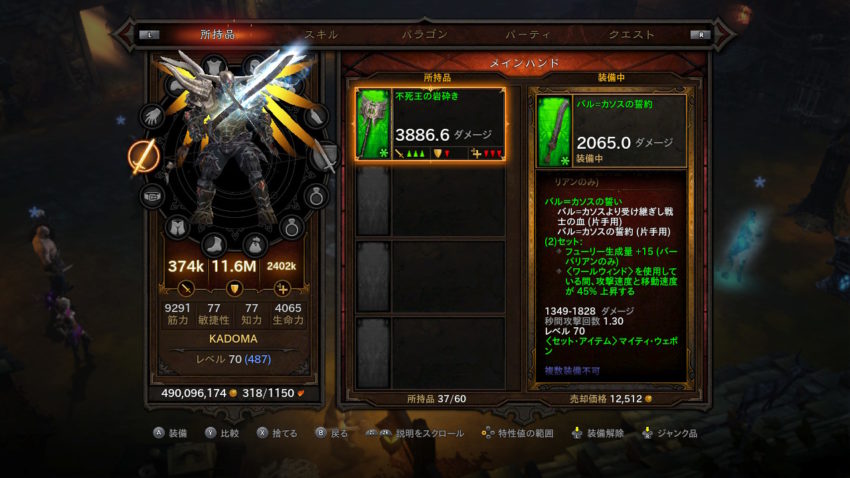The image size is (850, 478).
Task: Select the gloves equipment slot
Action: [152, 117]
